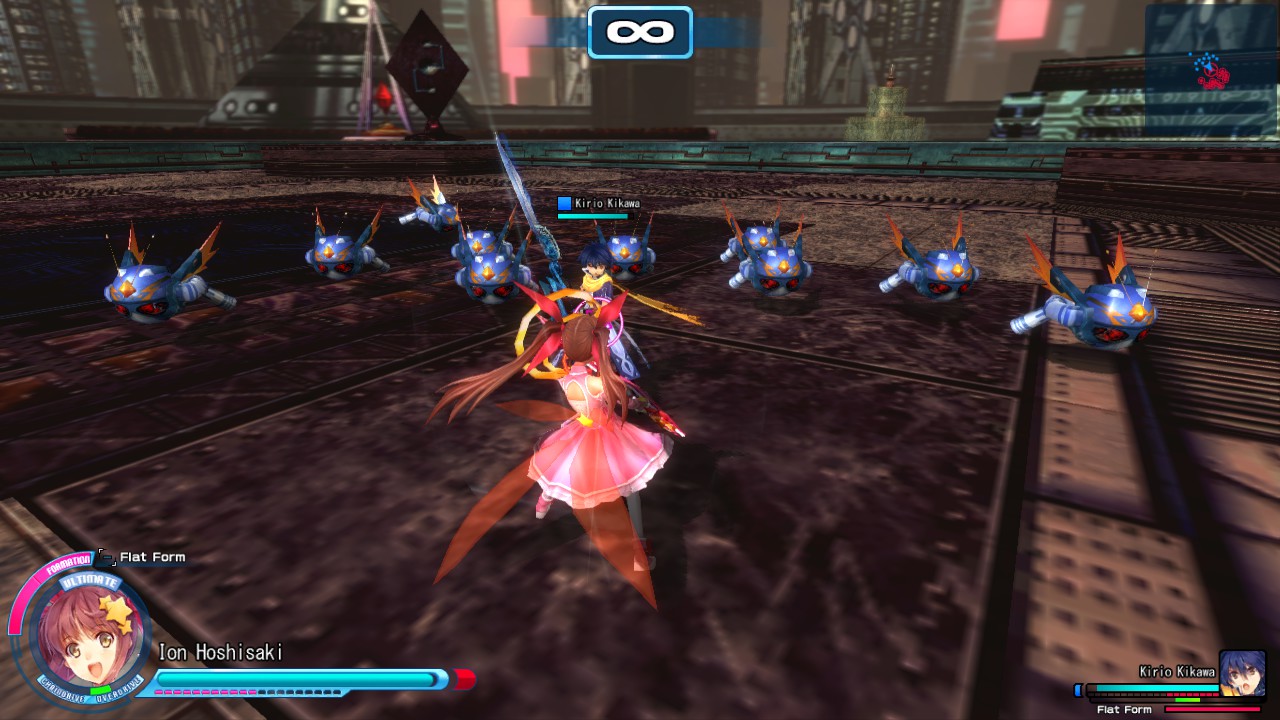
Task: Toggle the CHAINDRIVE indicator under Ion's portrait
Action: 64,693
